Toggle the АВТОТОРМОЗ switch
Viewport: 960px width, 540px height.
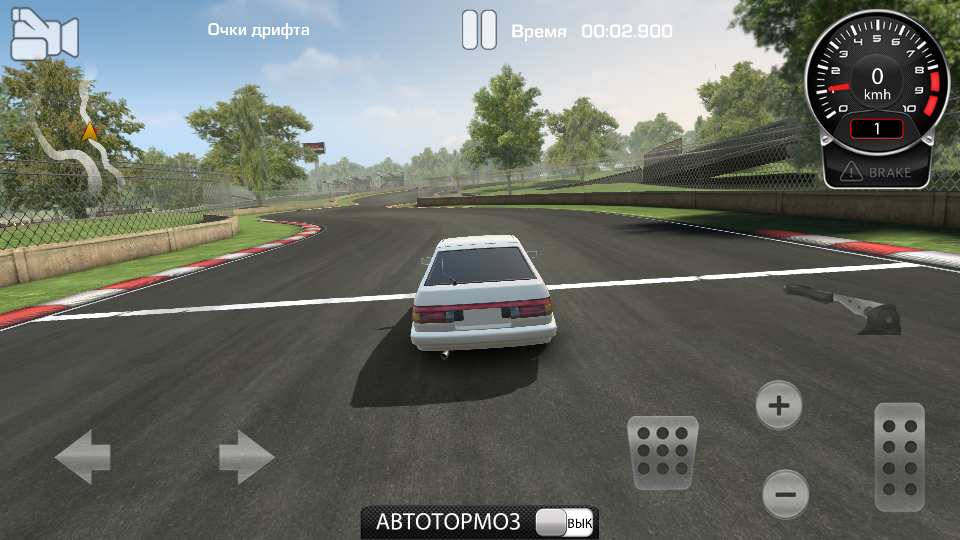(565, 522)
